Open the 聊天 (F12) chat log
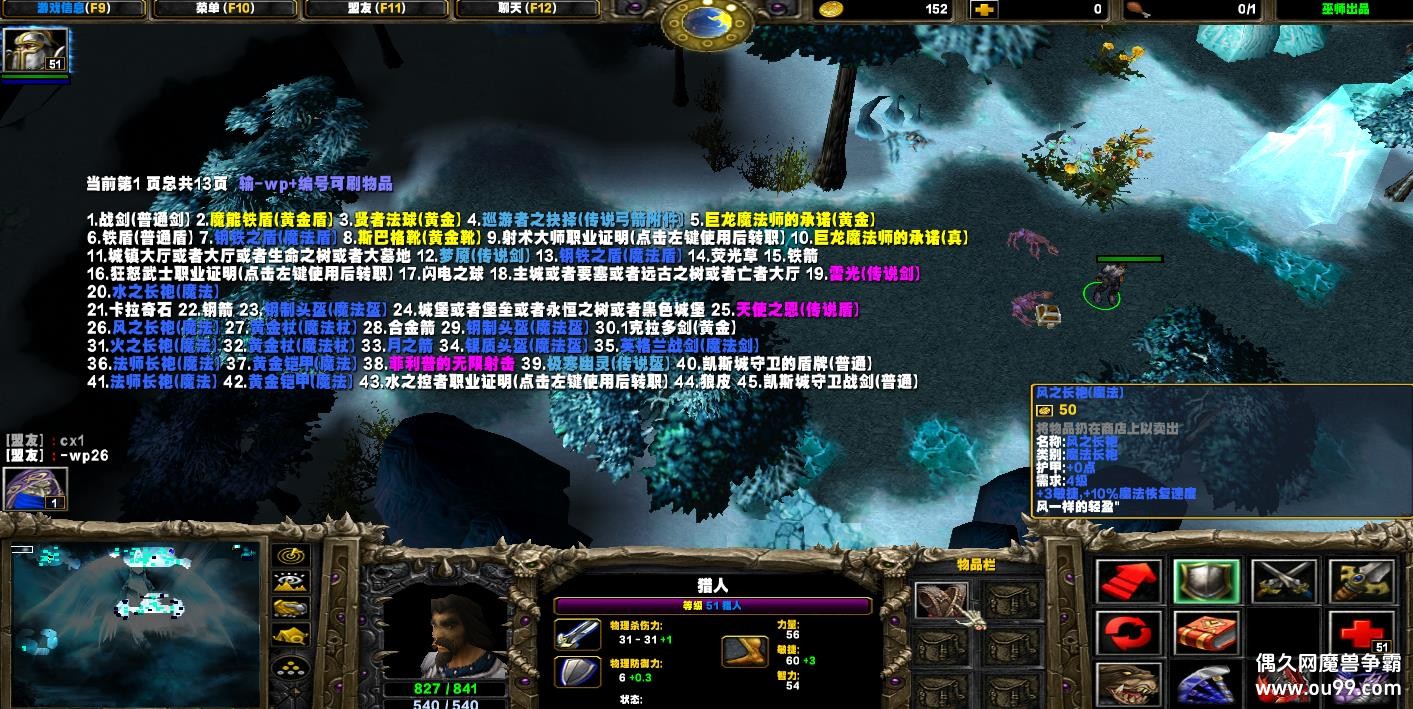 pos(527,9)
